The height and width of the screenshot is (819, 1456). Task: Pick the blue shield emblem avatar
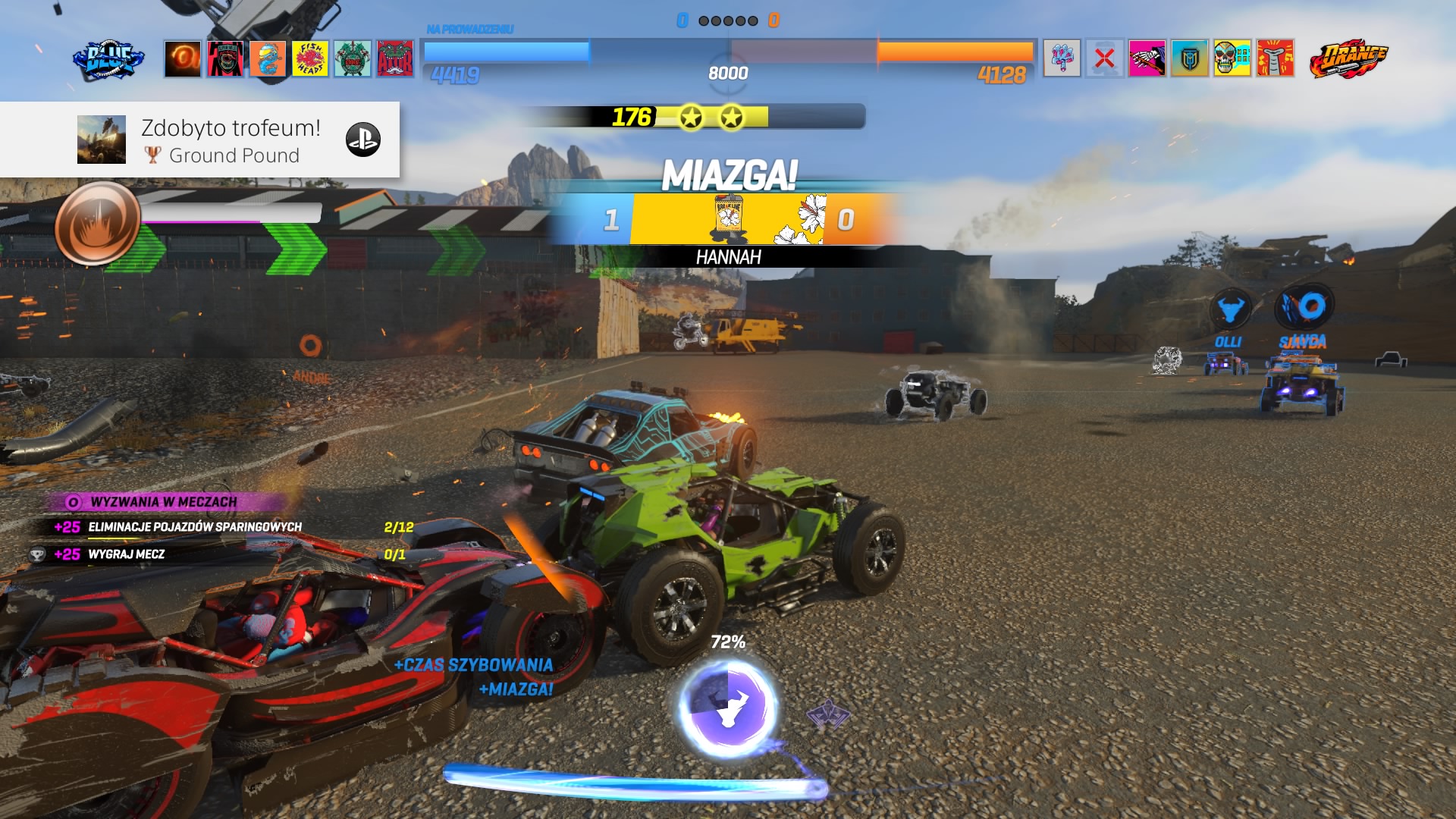pos(1189,58)
